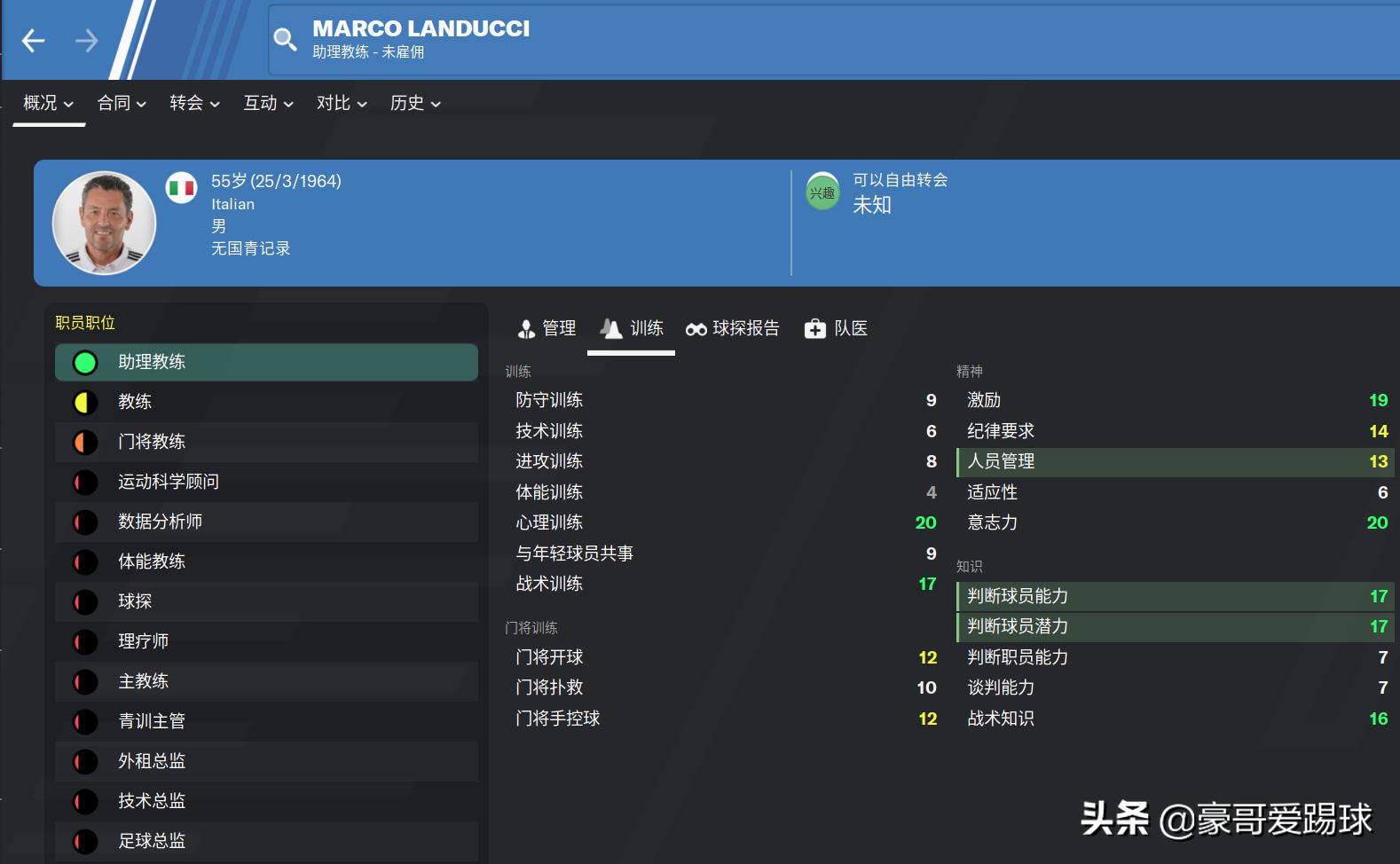Click the 足球总监 staff role entry
1400x864 pixels.
(x=152, y=841)
